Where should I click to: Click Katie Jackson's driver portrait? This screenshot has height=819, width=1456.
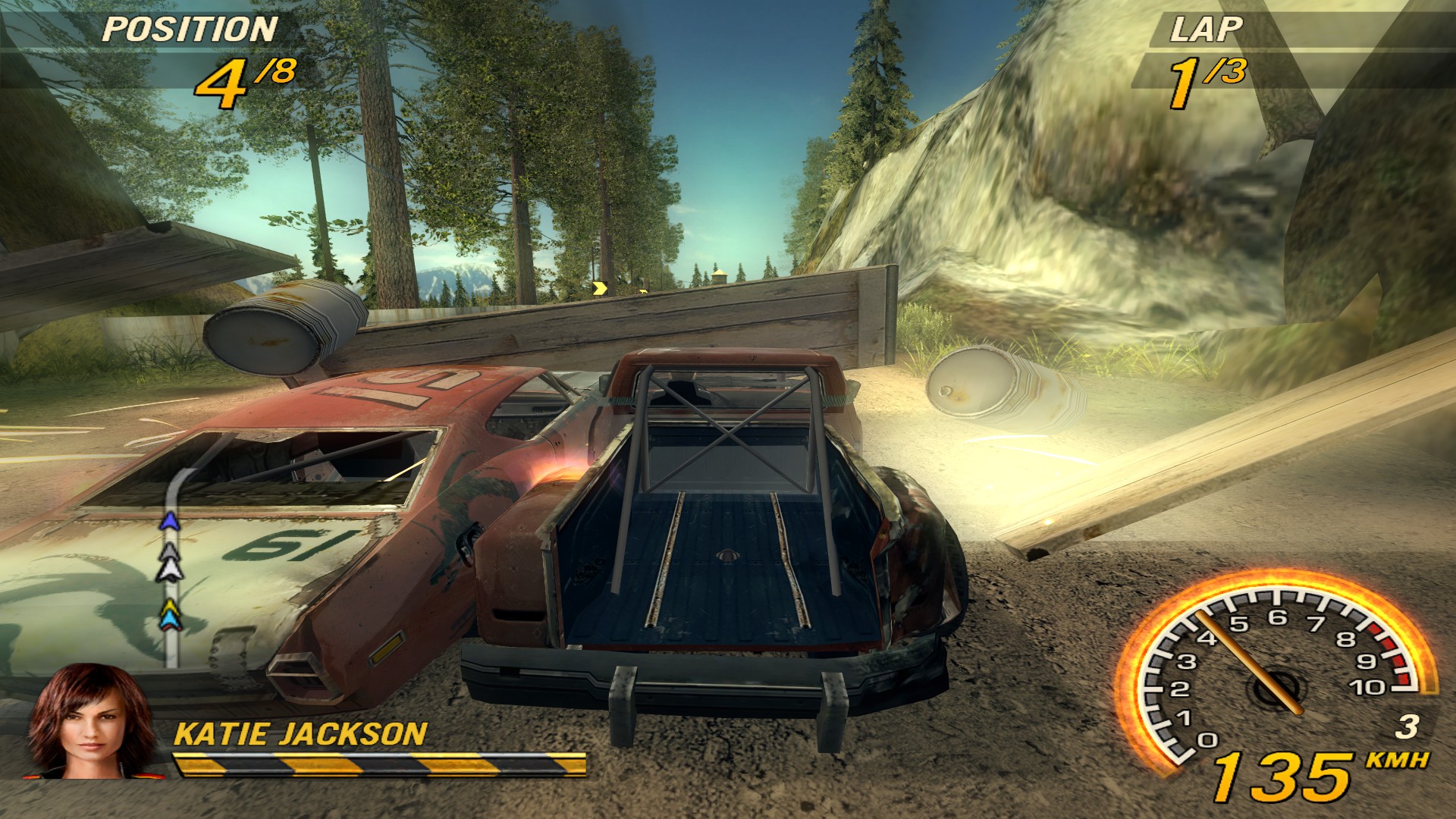89,720
